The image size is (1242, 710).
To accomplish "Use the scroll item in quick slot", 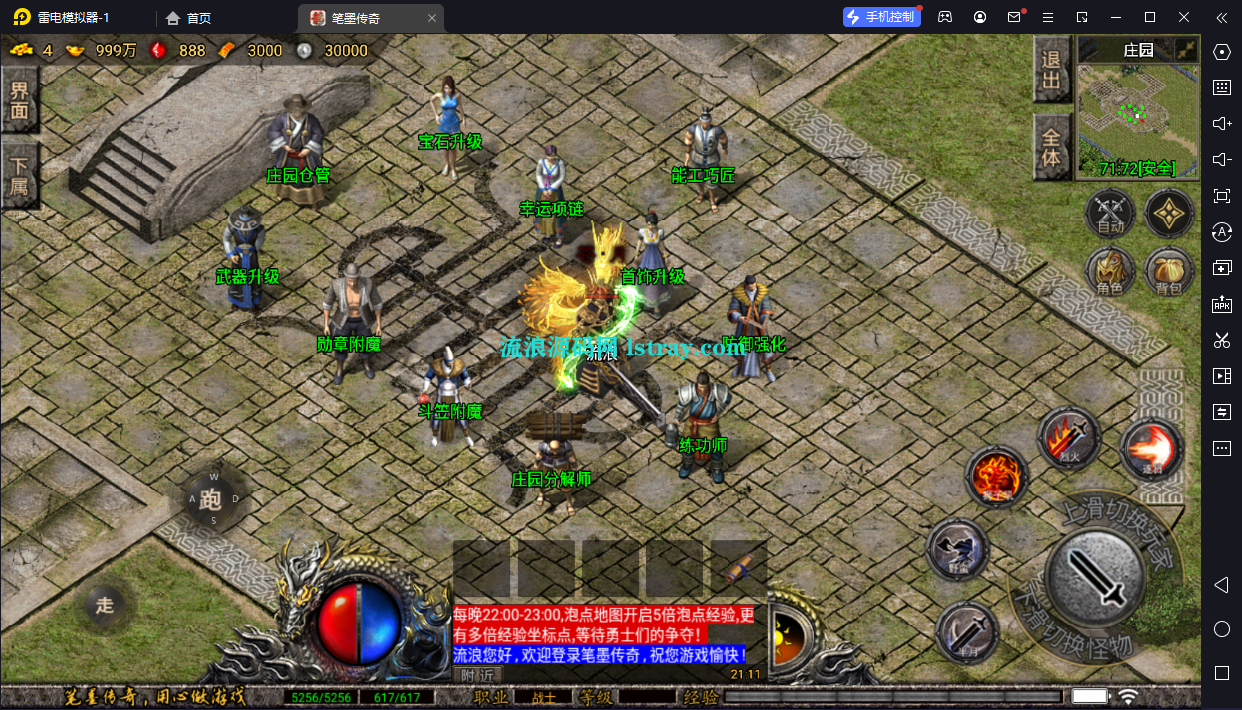I will coord(738,570).
